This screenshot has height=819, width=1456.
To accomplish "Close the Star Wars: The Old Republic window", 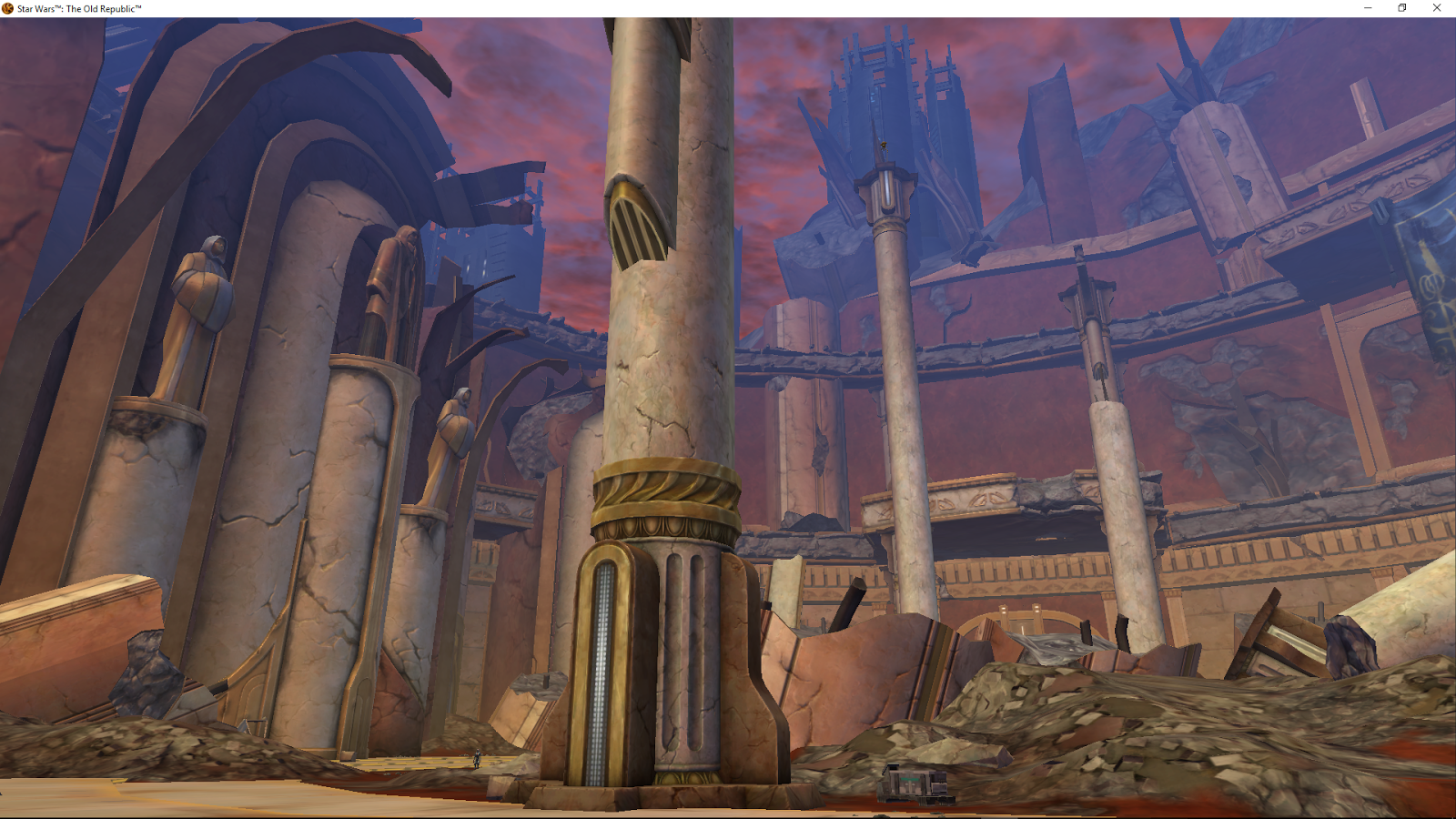I will click(1438, 8).
